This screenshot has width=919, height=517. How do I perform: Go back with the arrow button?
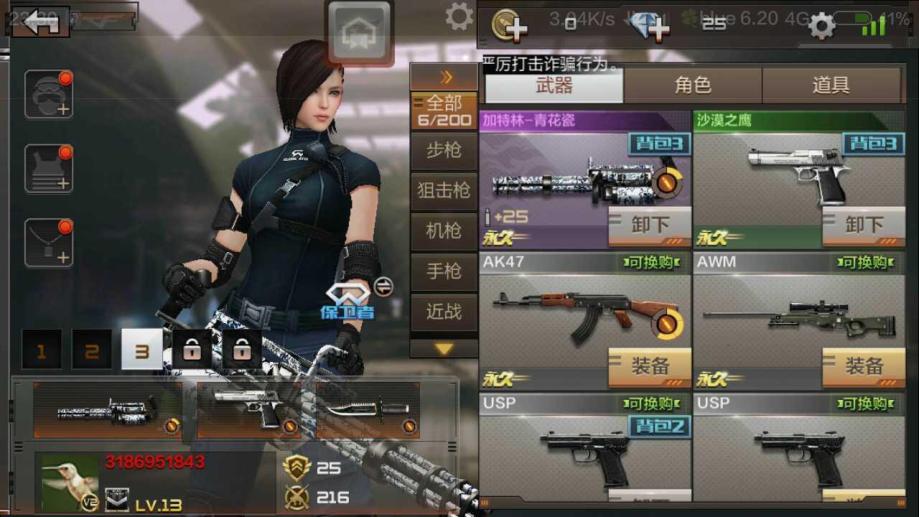pyautogui.click(x=42, y=22)
